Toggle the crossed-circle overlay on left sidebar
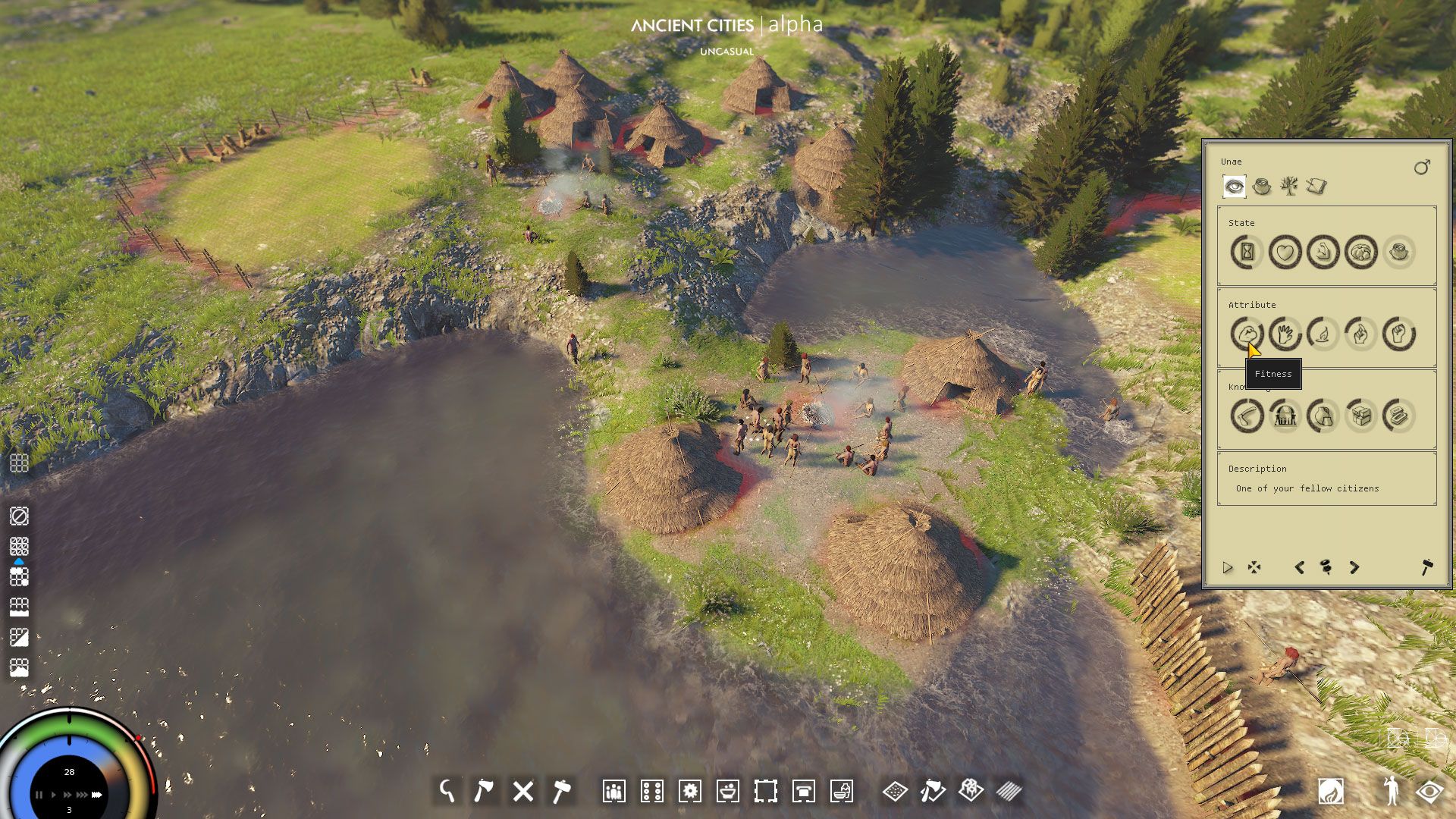Image resolution: width=1456 pixels, height=819 pixels. click(19, 516)
